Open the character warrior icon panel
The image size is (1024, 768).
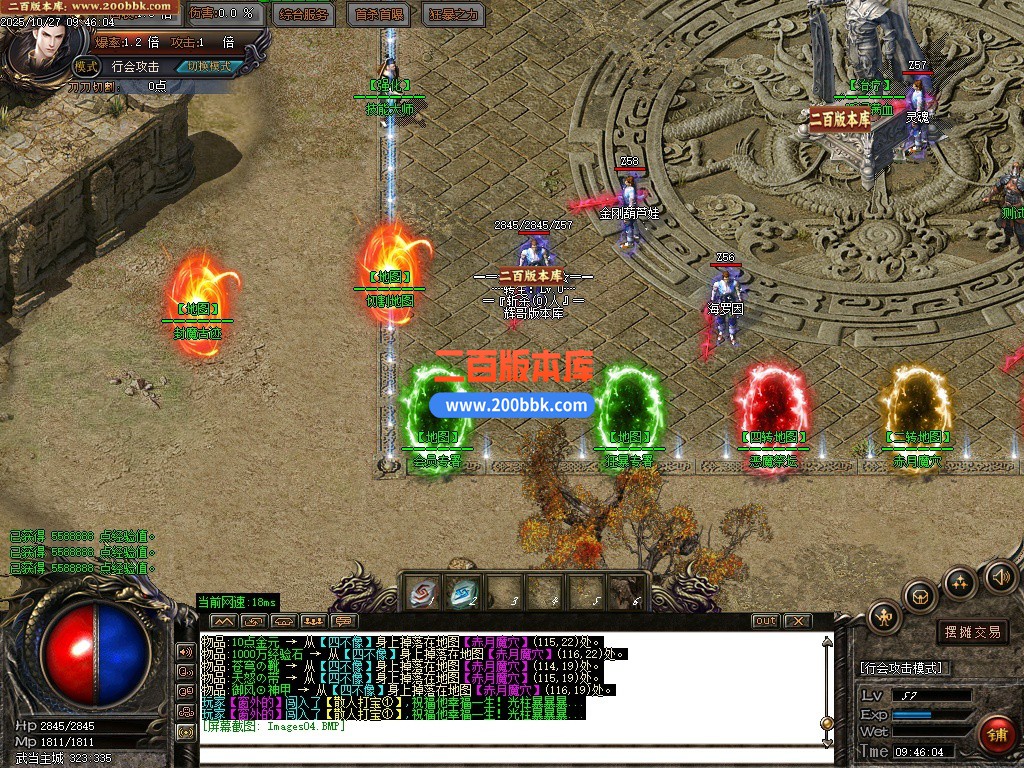coord(884,616)
